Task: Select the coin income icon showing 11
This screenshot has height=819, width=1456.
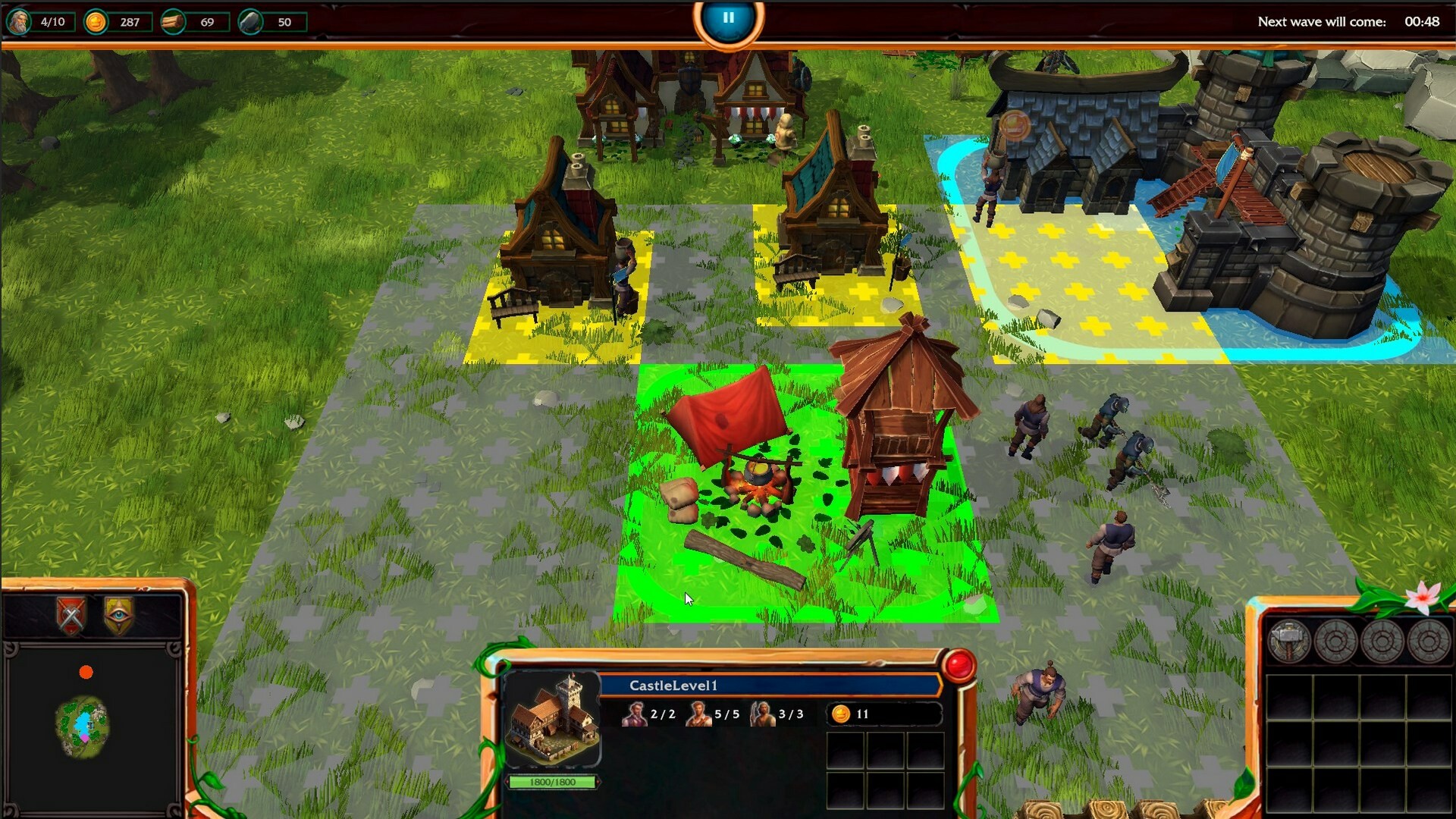Action: tap(839, 714)
